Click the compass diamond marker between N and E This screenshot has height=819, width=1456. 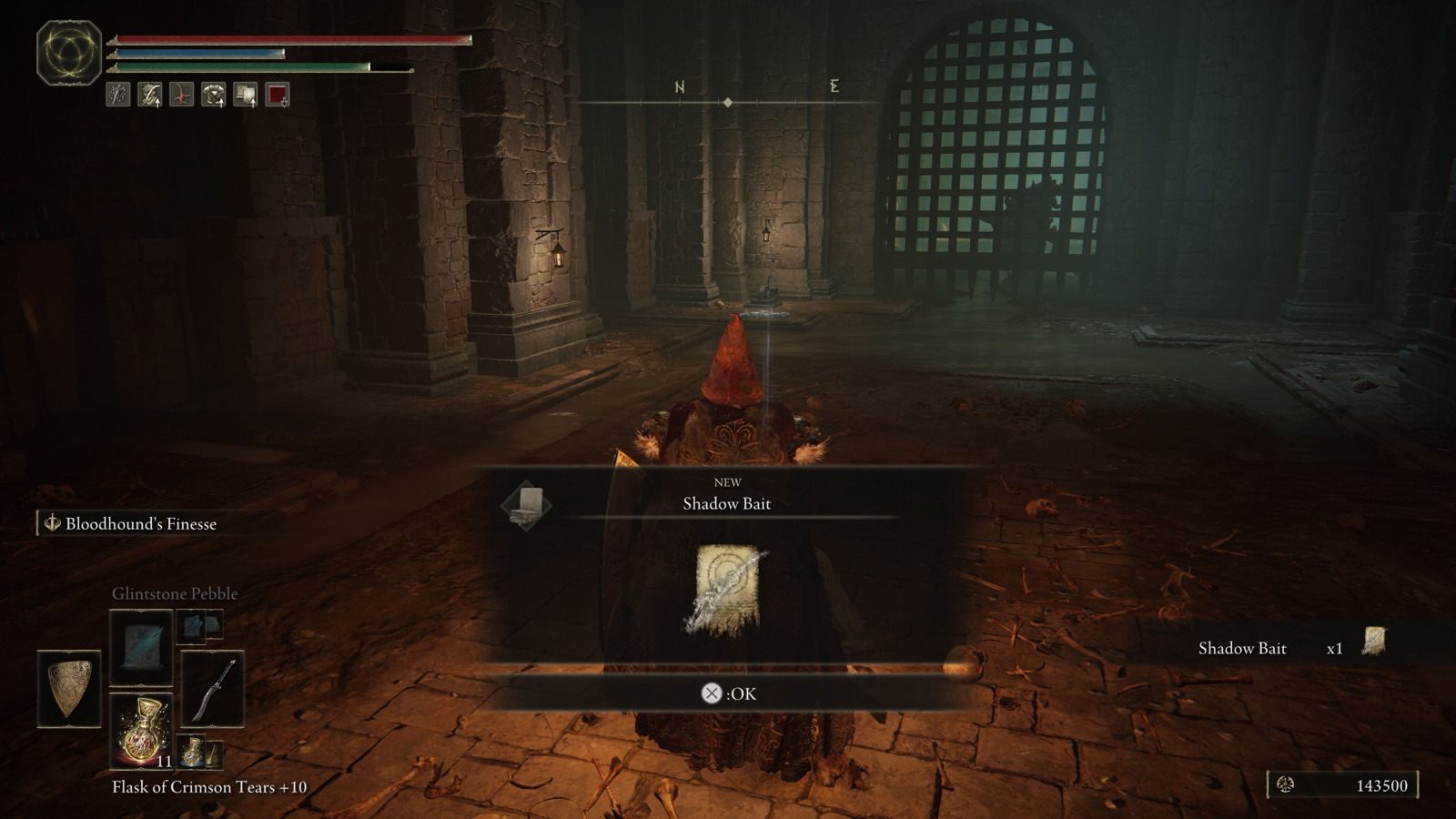tap(728, 104)
